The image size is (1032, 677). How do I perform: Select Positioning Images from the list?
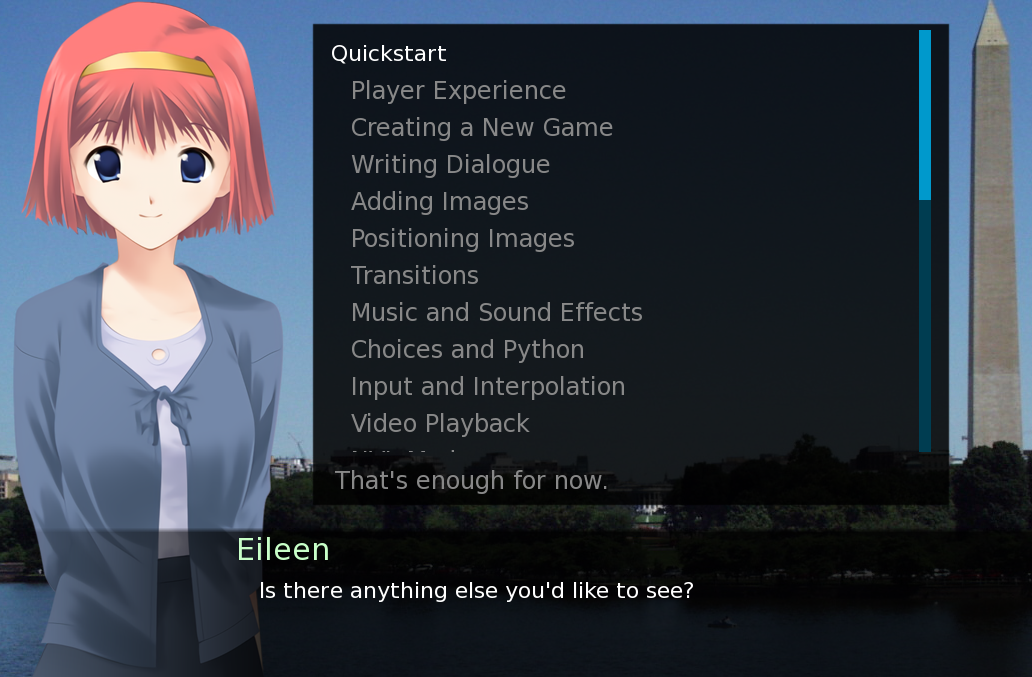click(x=462, y=239)
